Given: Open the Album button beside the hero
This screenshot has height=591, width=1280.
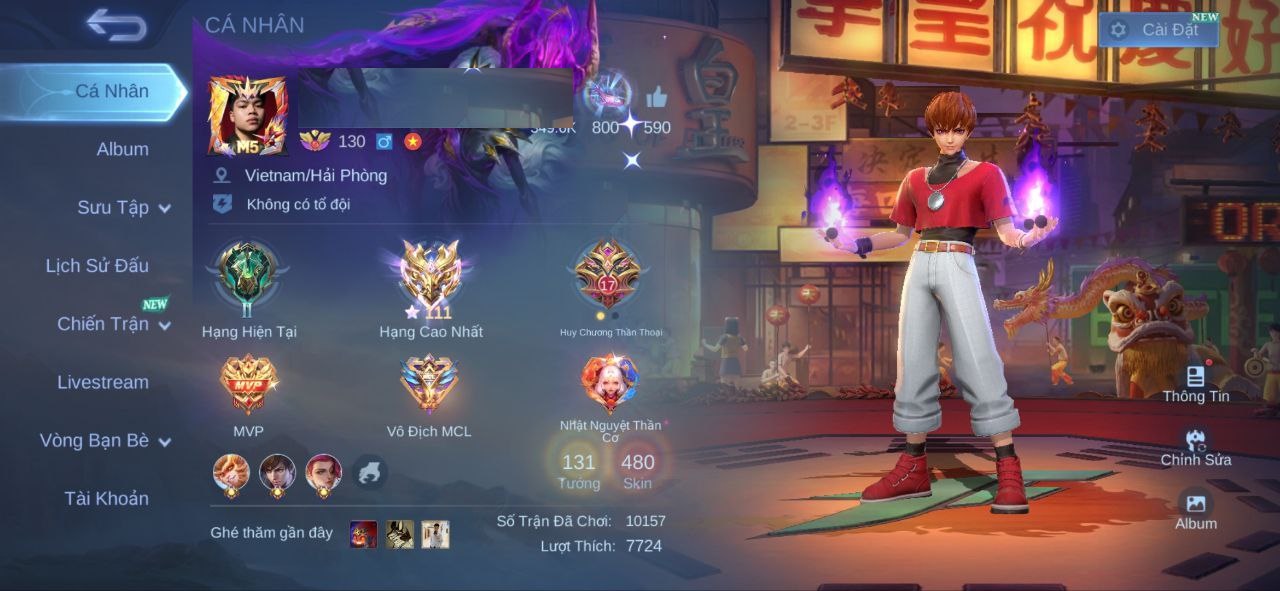Looking at the screenshot, I should click(1195, 510).
